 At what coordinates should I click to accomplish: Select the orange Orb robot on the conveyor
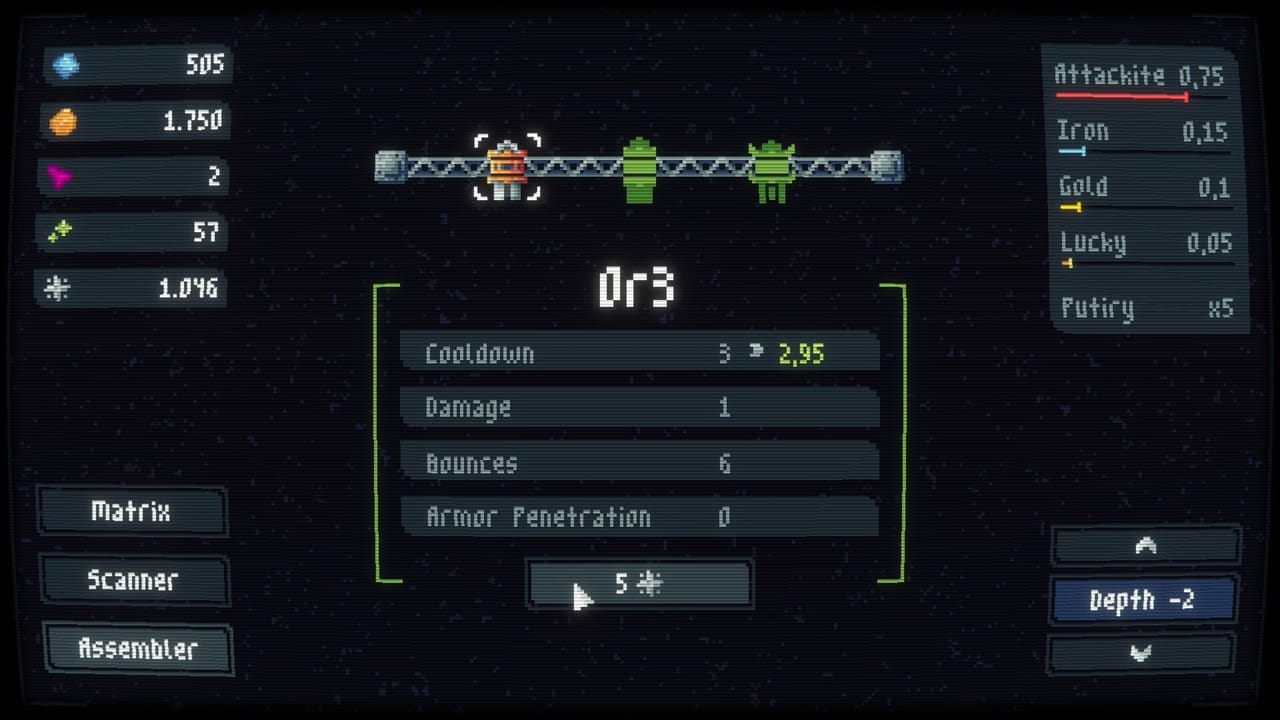(x=506, y=168)
